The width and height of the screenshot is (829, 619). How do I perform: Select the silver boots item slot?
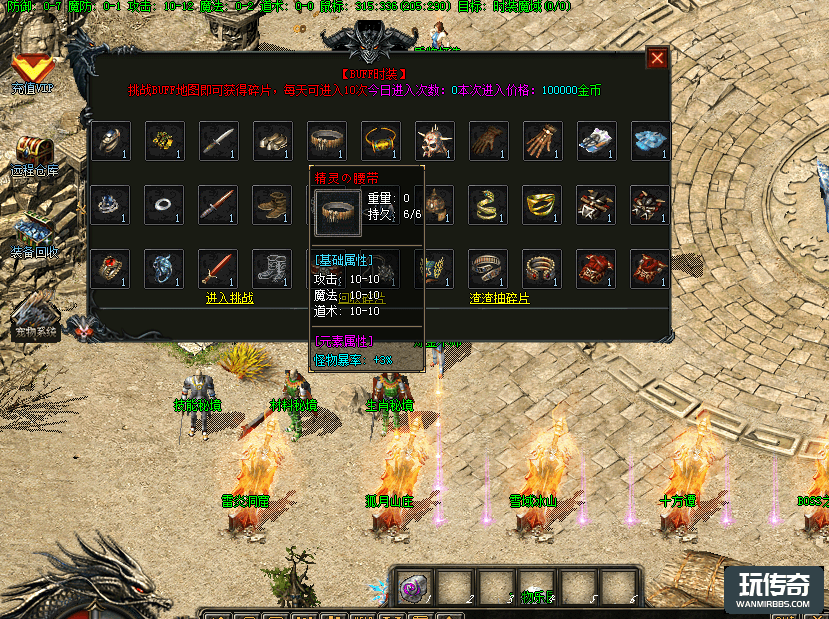point(272,269)
